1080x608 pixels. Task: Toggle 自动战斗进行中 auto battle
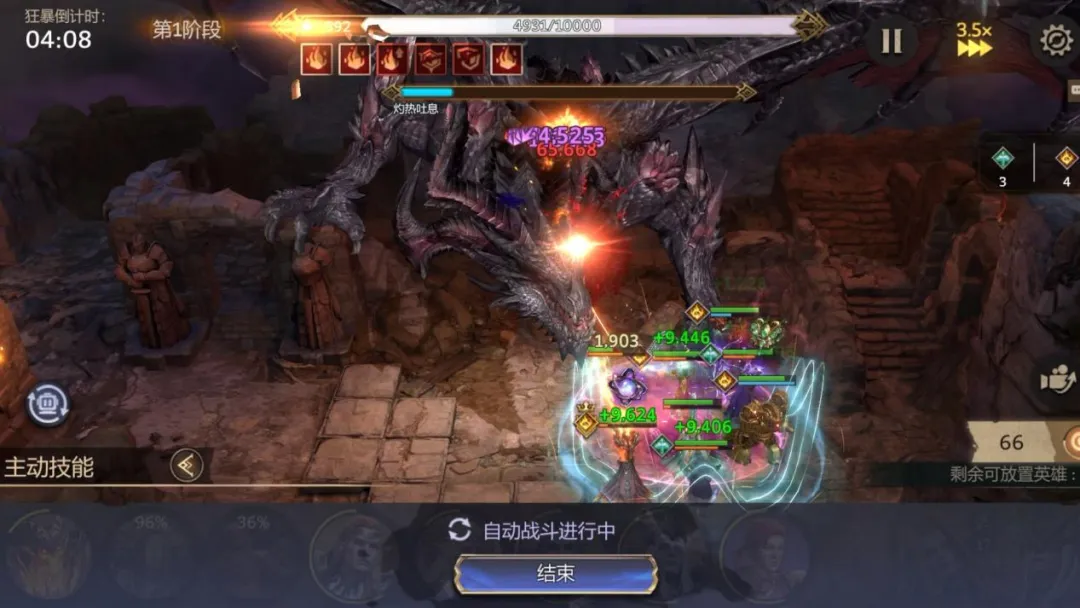pos(532,530)
